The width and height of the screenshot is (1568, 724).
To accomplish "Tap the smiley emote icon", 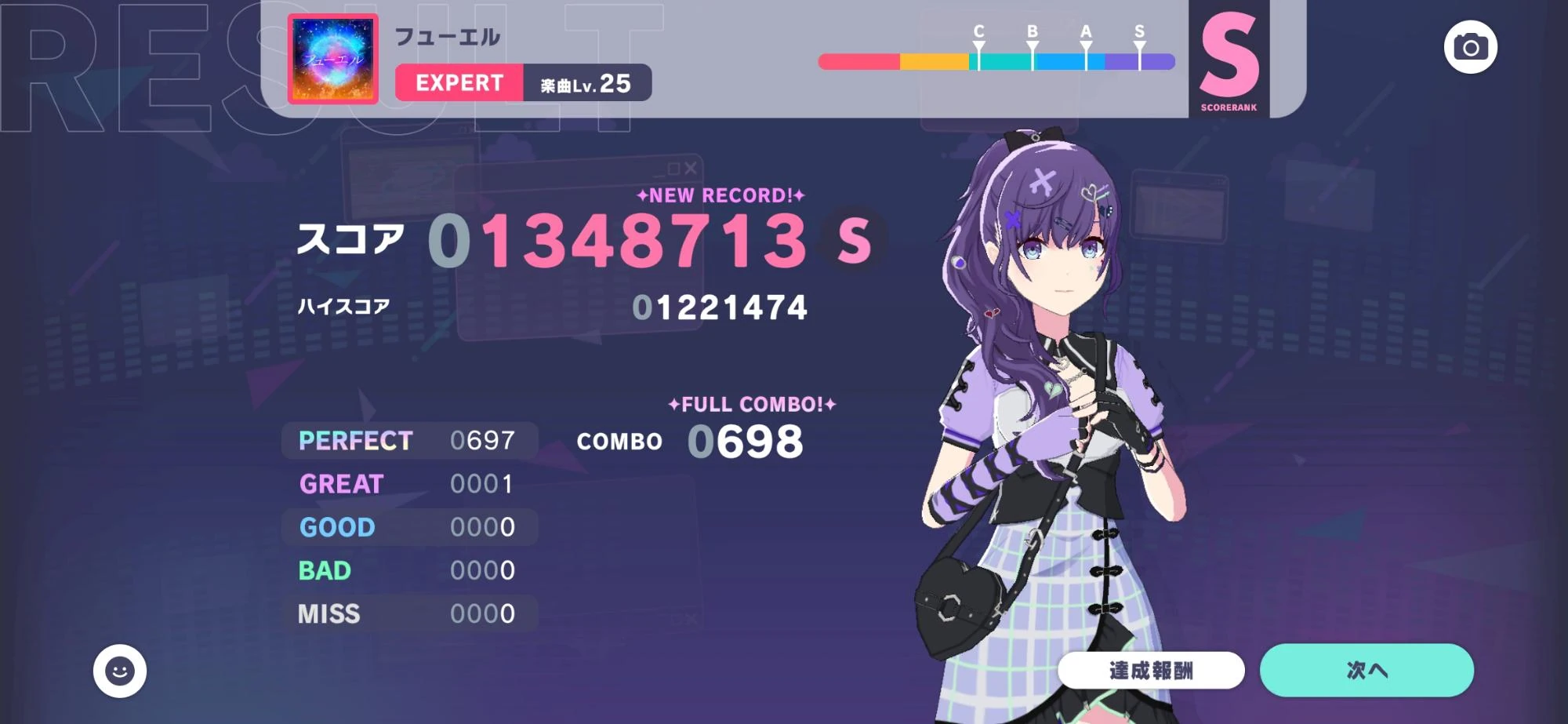I will (x=121, y=670).
